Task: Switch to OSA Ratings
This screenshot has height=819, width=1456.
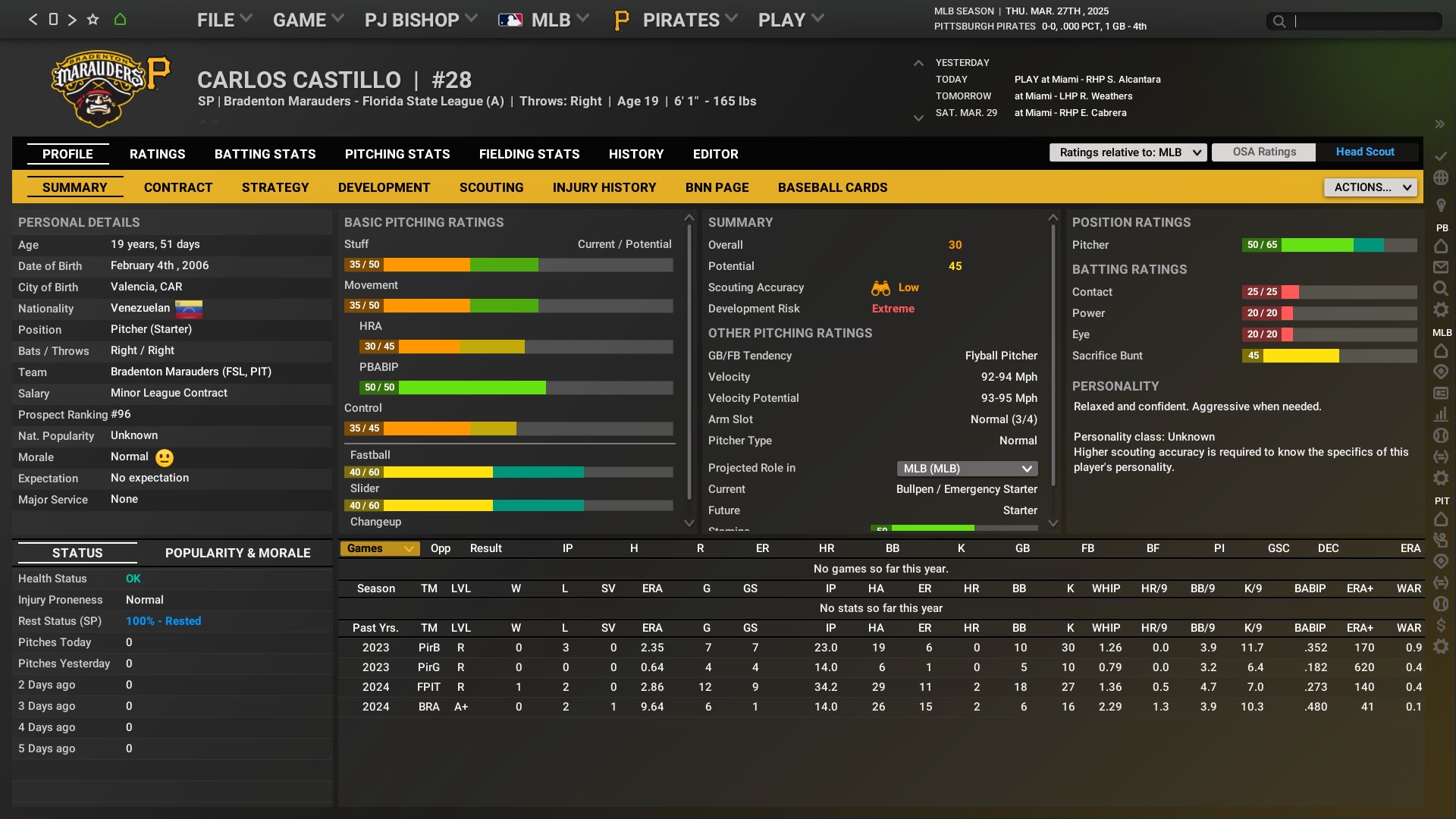Action: coord(1263,152)
